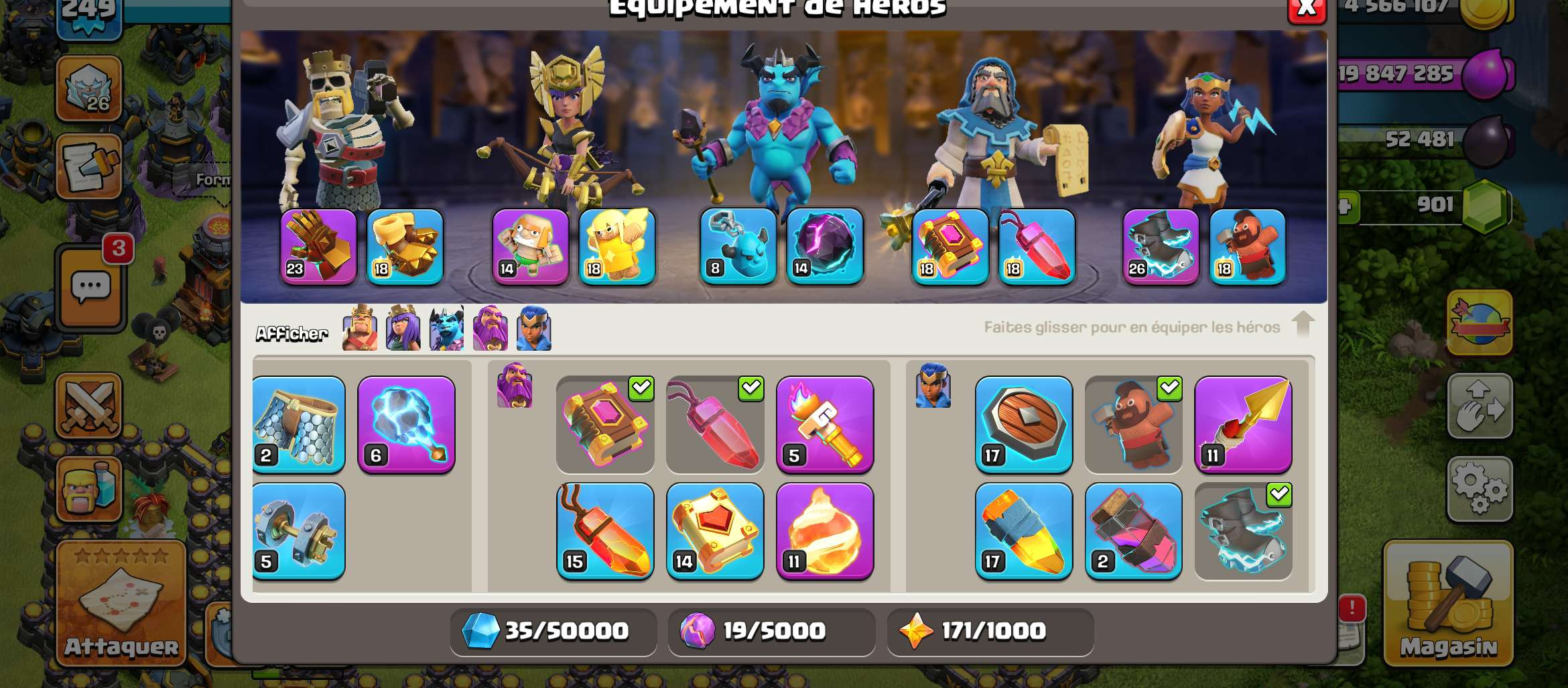Select the Fireball equipment level 11
This screenshot has width=1568, height=688.
(x=826, y=532)
